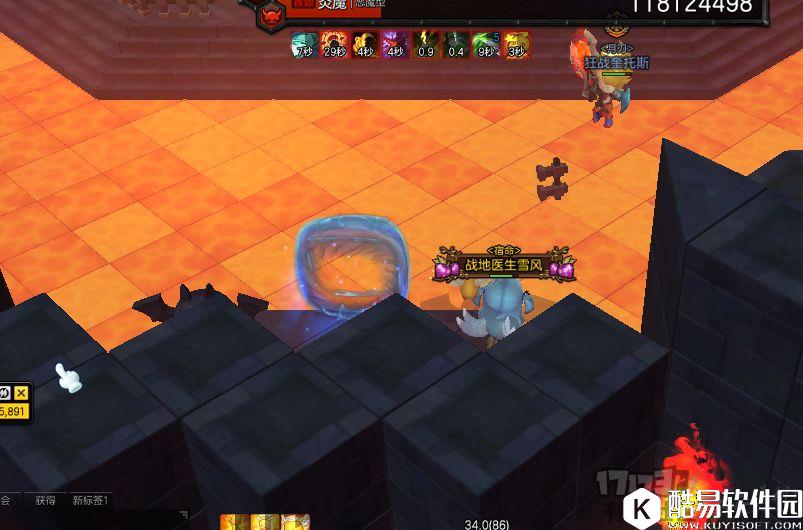Inspect the 9秒 green slash debuff icon
The height and width of the screenshot is (530, 803).
tap(486, 45)
